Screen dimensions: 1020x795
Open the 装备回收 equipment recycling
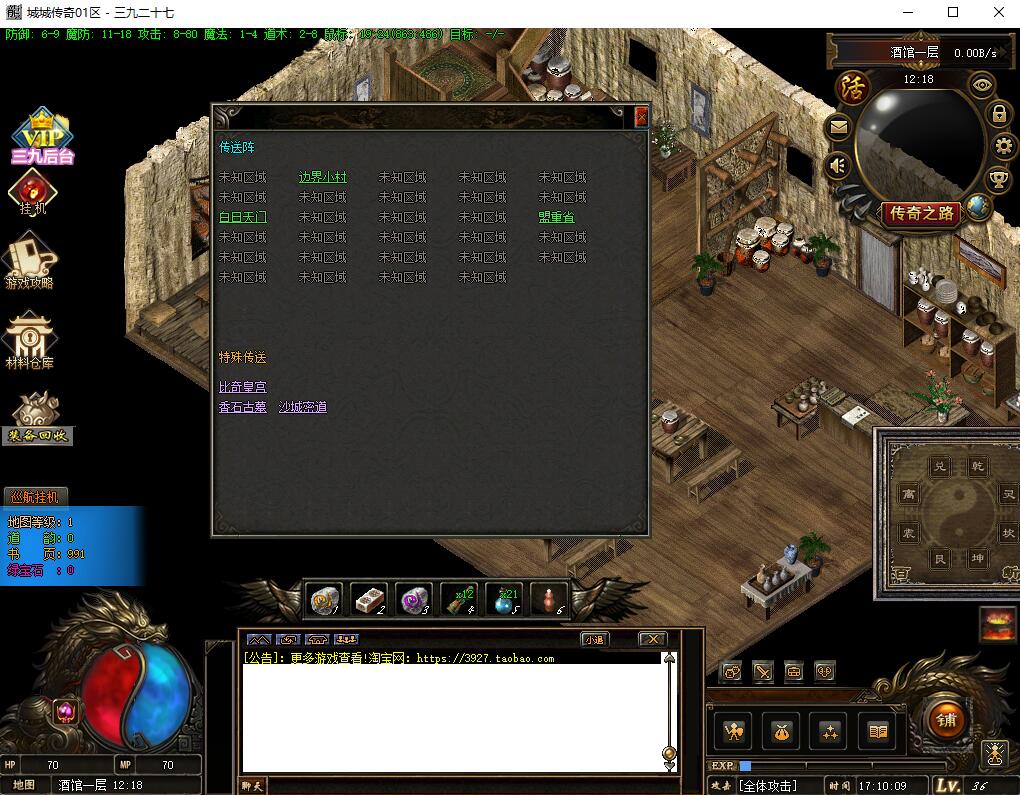(x=40, y=417)
